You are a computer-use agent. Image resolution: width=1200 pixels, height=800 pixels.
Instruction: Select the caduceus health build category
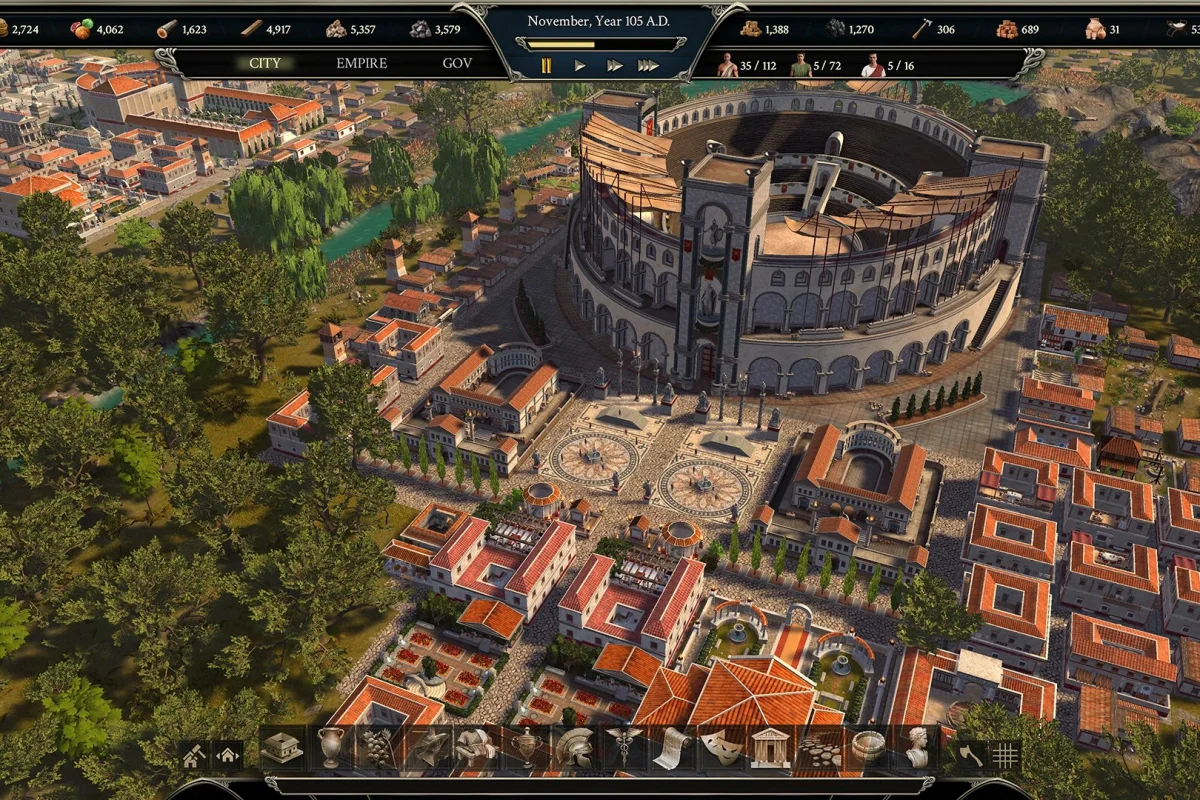624,748
